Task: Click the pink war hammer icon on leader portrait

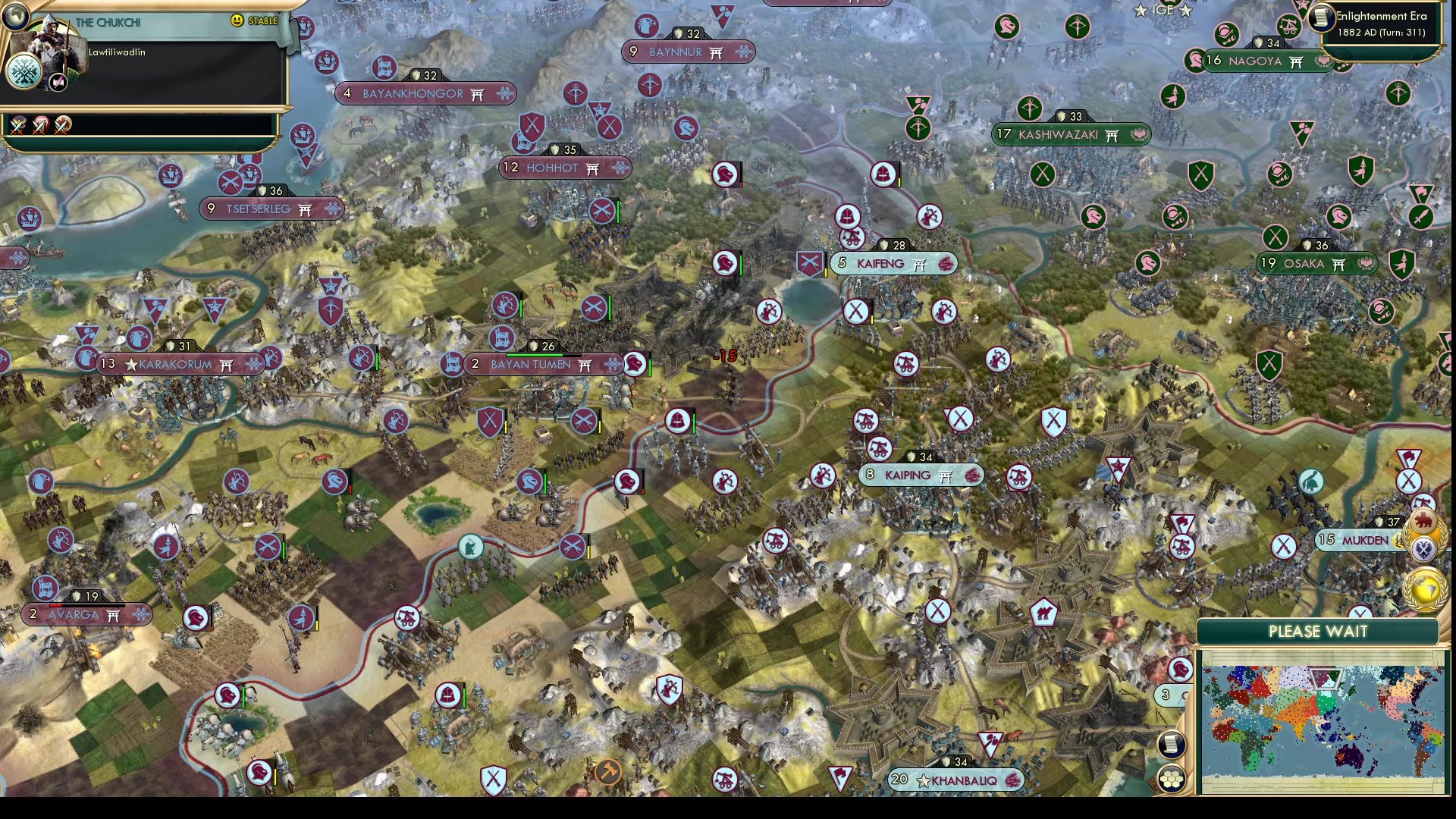Action: click(x=58, y=83)
